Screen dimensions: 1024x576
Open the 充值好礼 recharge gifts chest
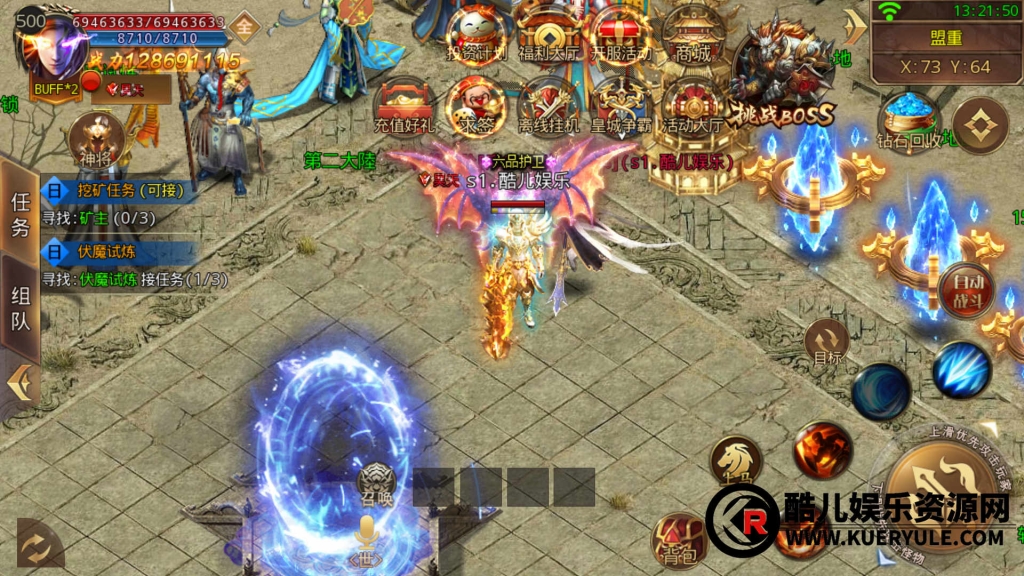[402, 104]
